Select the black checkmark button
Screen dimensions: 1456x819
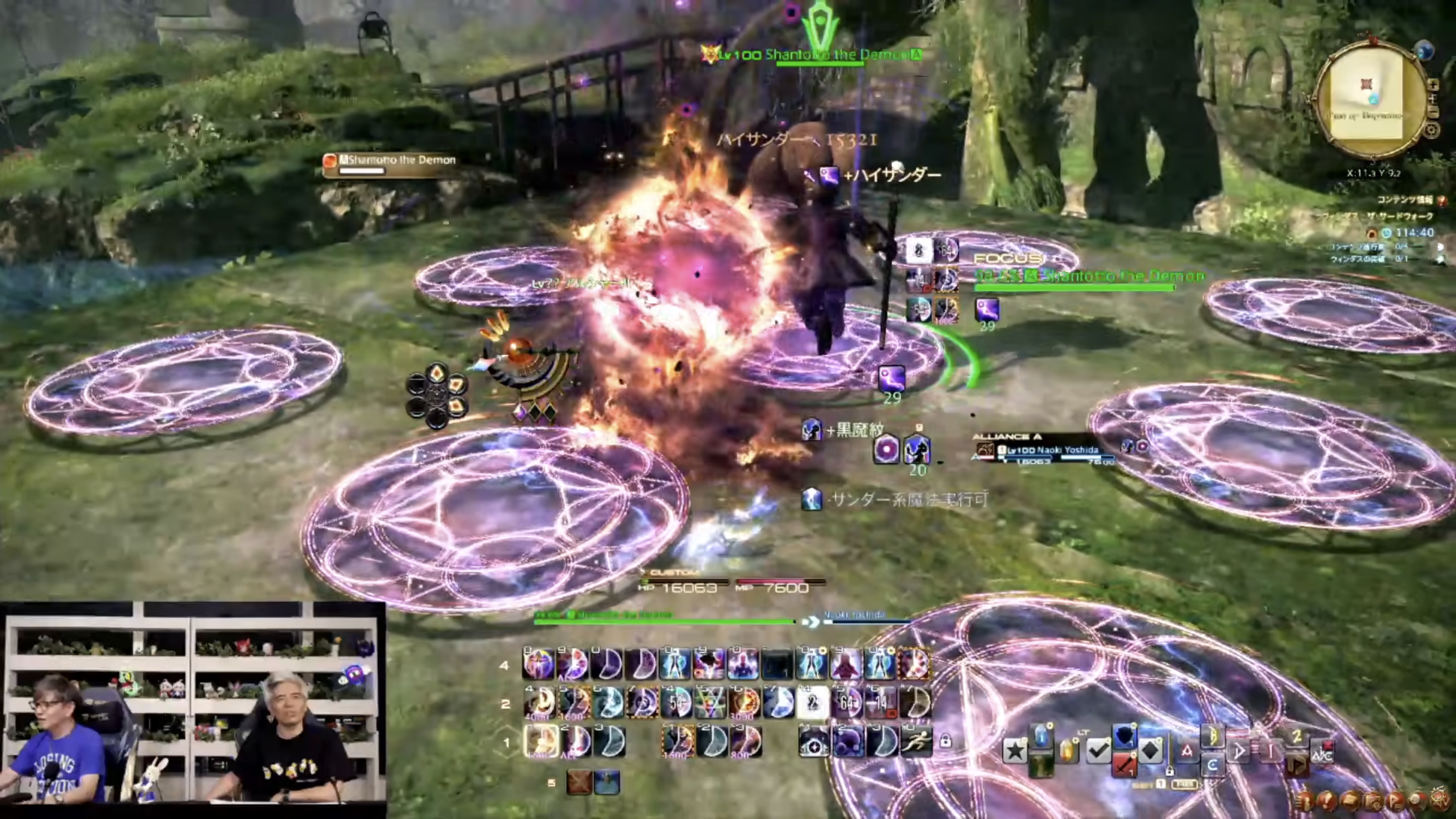(1098, 751)
